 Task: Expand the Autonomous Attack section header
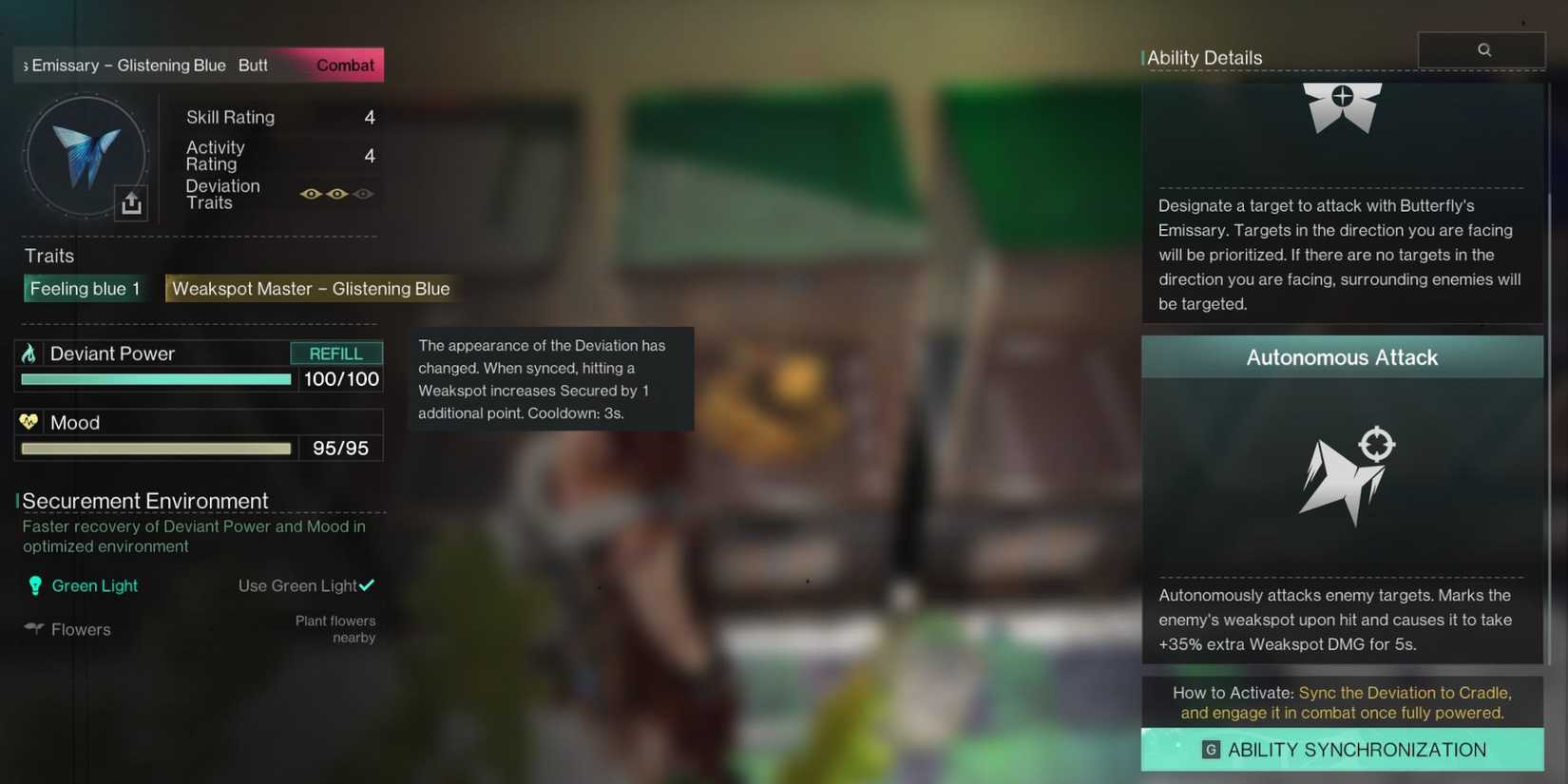pos(1341,357)
